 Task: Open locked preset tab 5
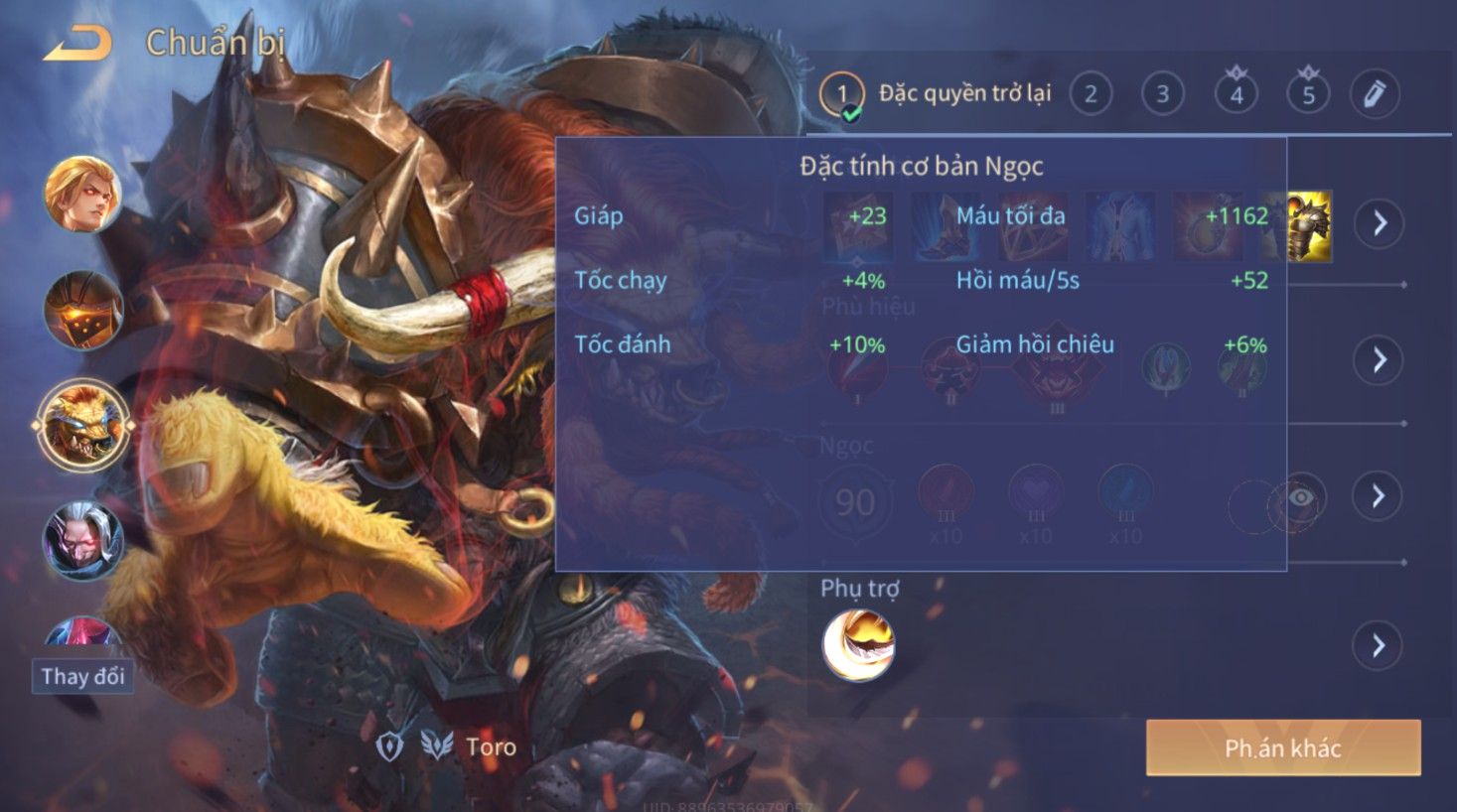point(1308,94)
